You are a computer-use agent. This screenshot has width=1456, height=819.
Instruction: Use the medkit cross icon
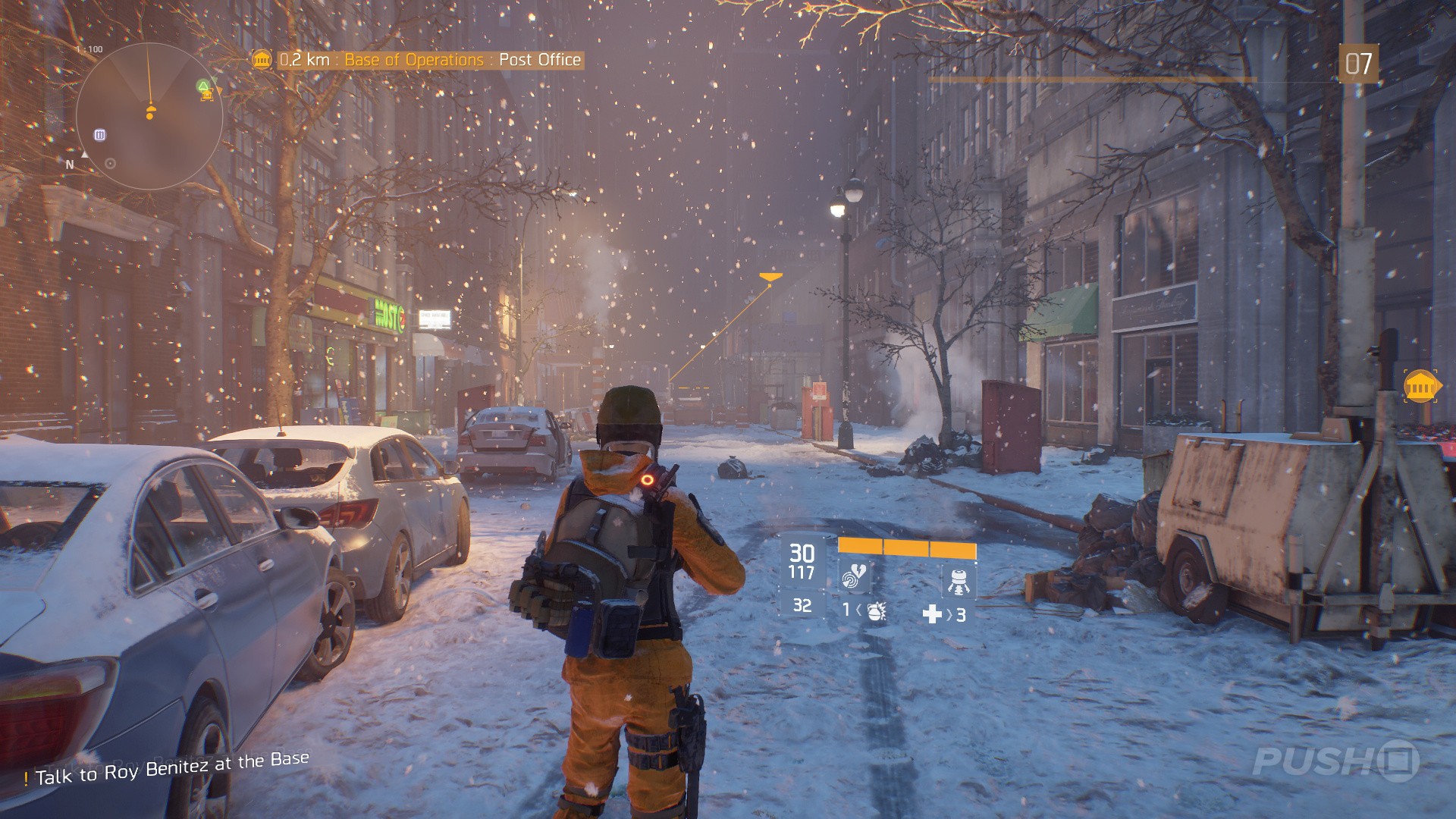click(932, 614)
